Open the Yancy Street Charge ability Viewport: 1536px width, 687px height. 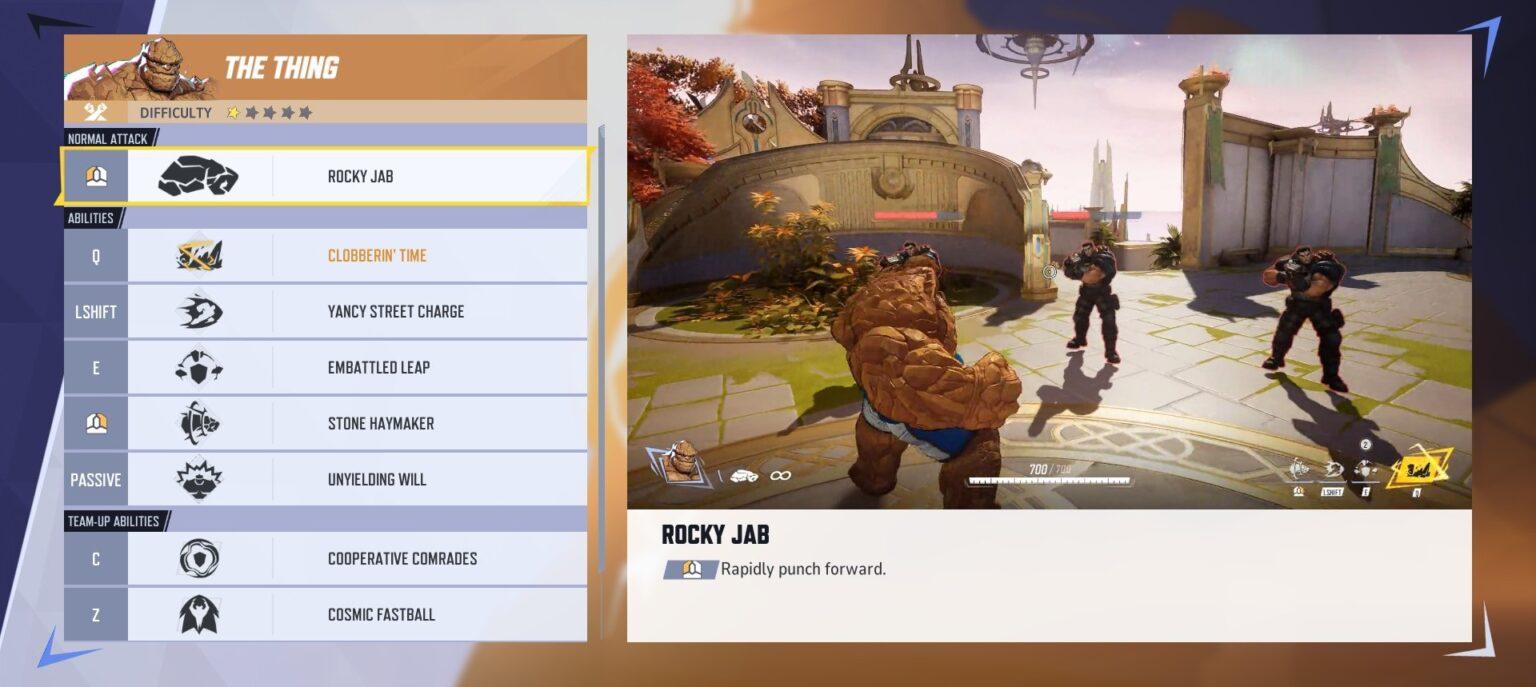pyautogui.click(x=326, y=312)
